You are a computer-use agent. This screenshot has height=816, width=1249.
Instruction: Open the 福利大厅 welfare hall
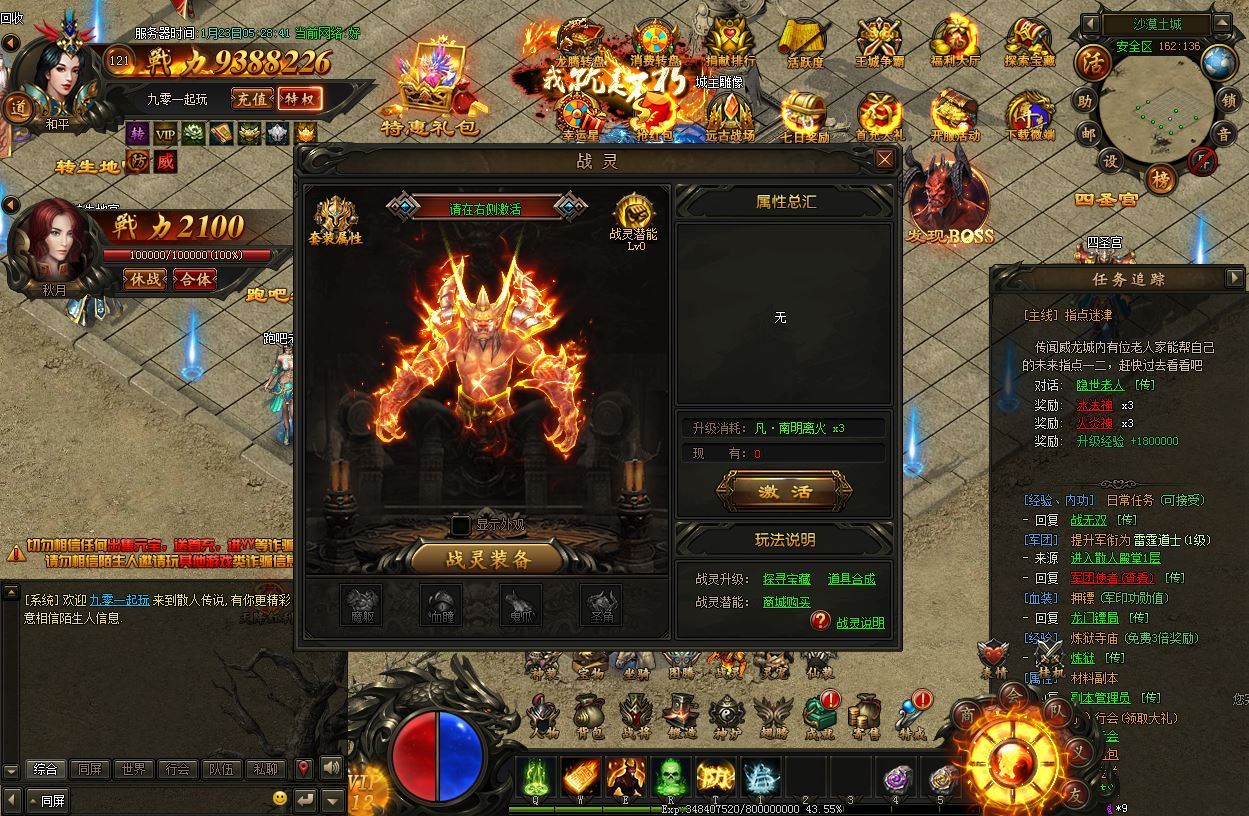(x=954, y=41)
